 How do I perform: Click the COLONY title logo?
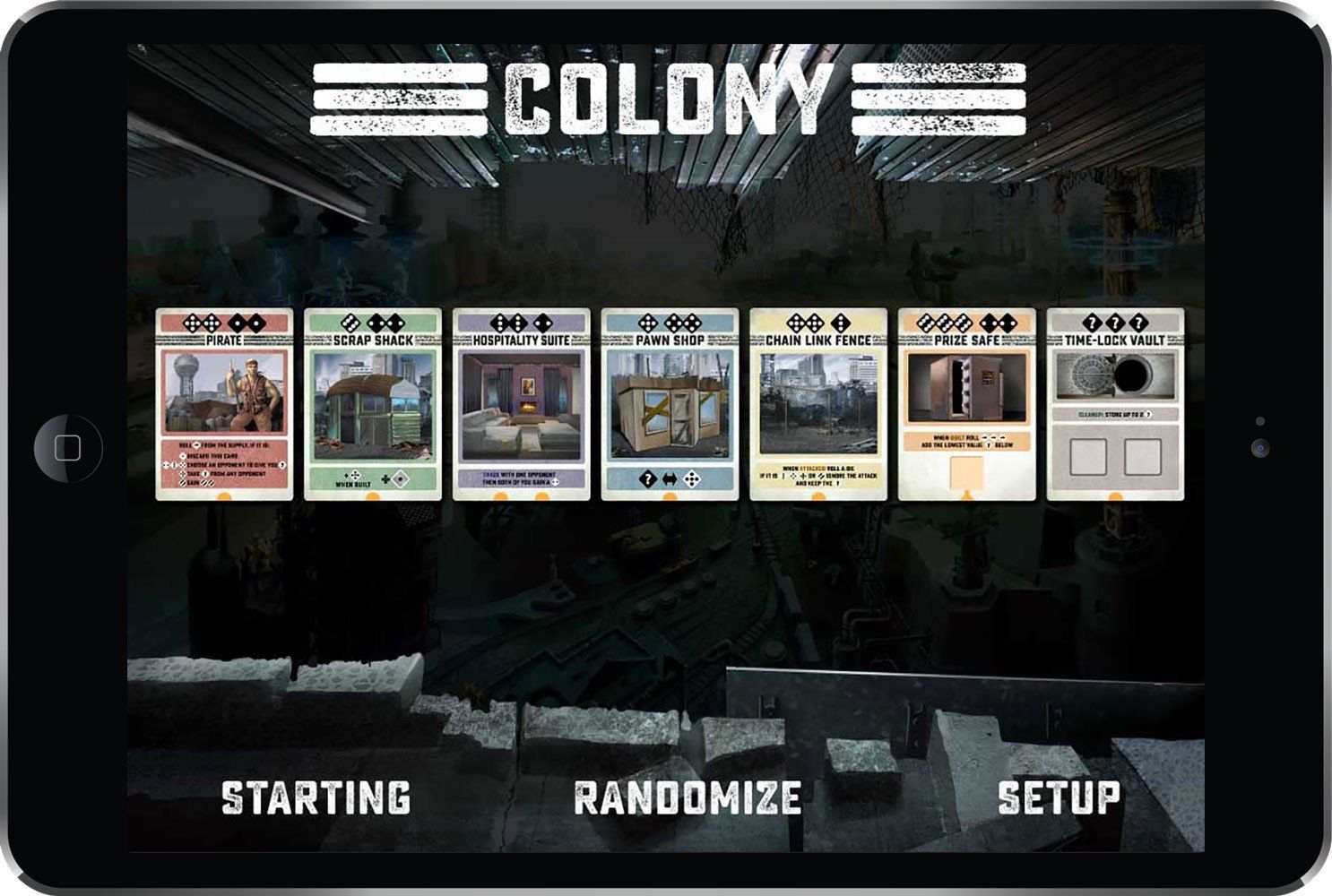[x=666, y=99]
